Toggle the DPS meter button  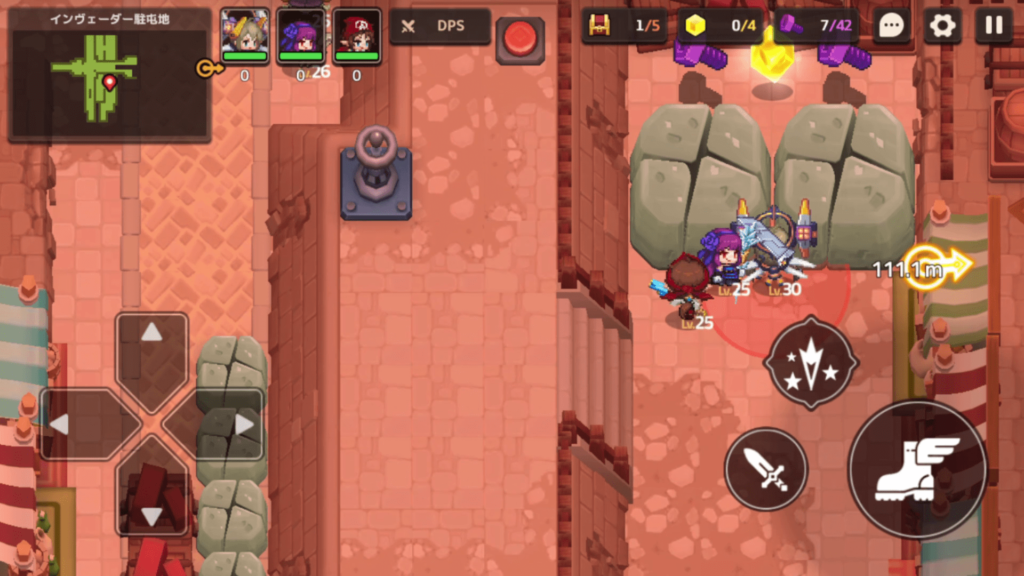(440, 27)
